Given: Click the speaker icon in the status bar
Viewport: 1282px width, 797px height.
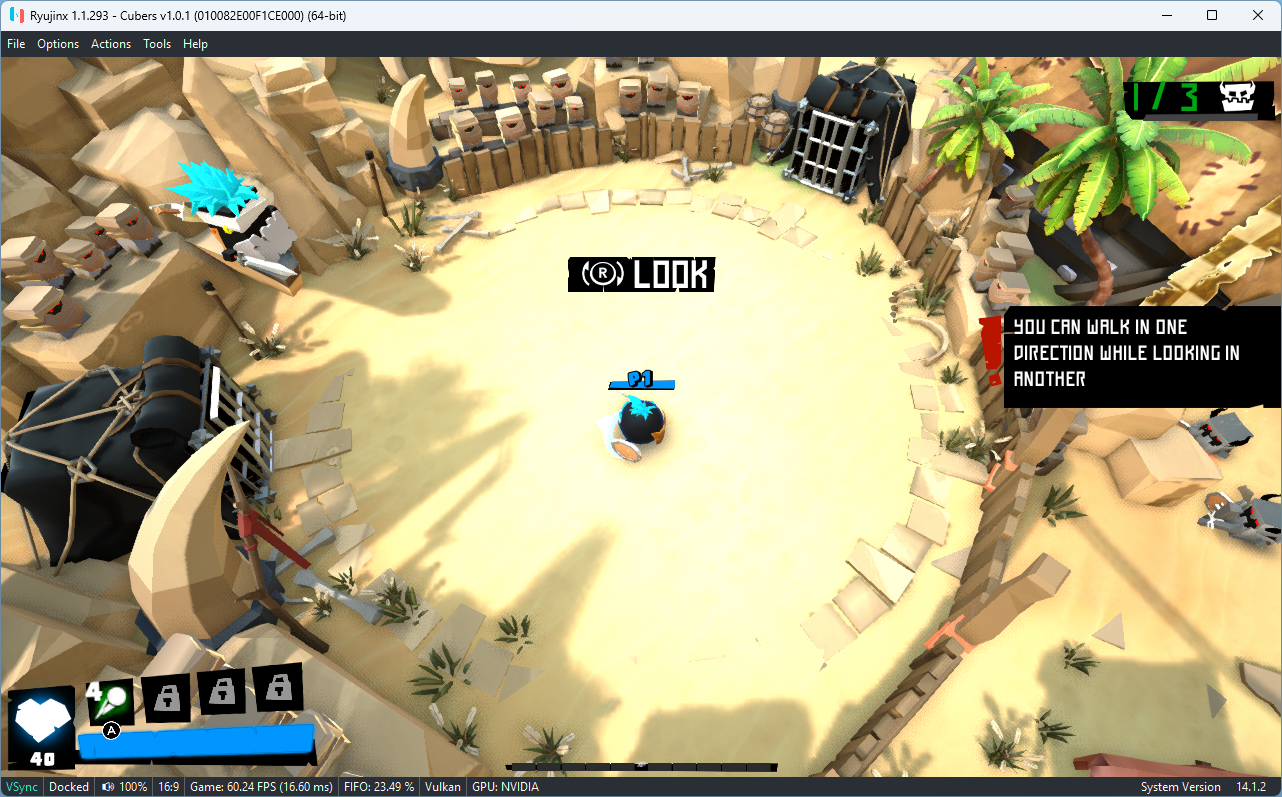Looking at the screenshot, I should point(107,786).
